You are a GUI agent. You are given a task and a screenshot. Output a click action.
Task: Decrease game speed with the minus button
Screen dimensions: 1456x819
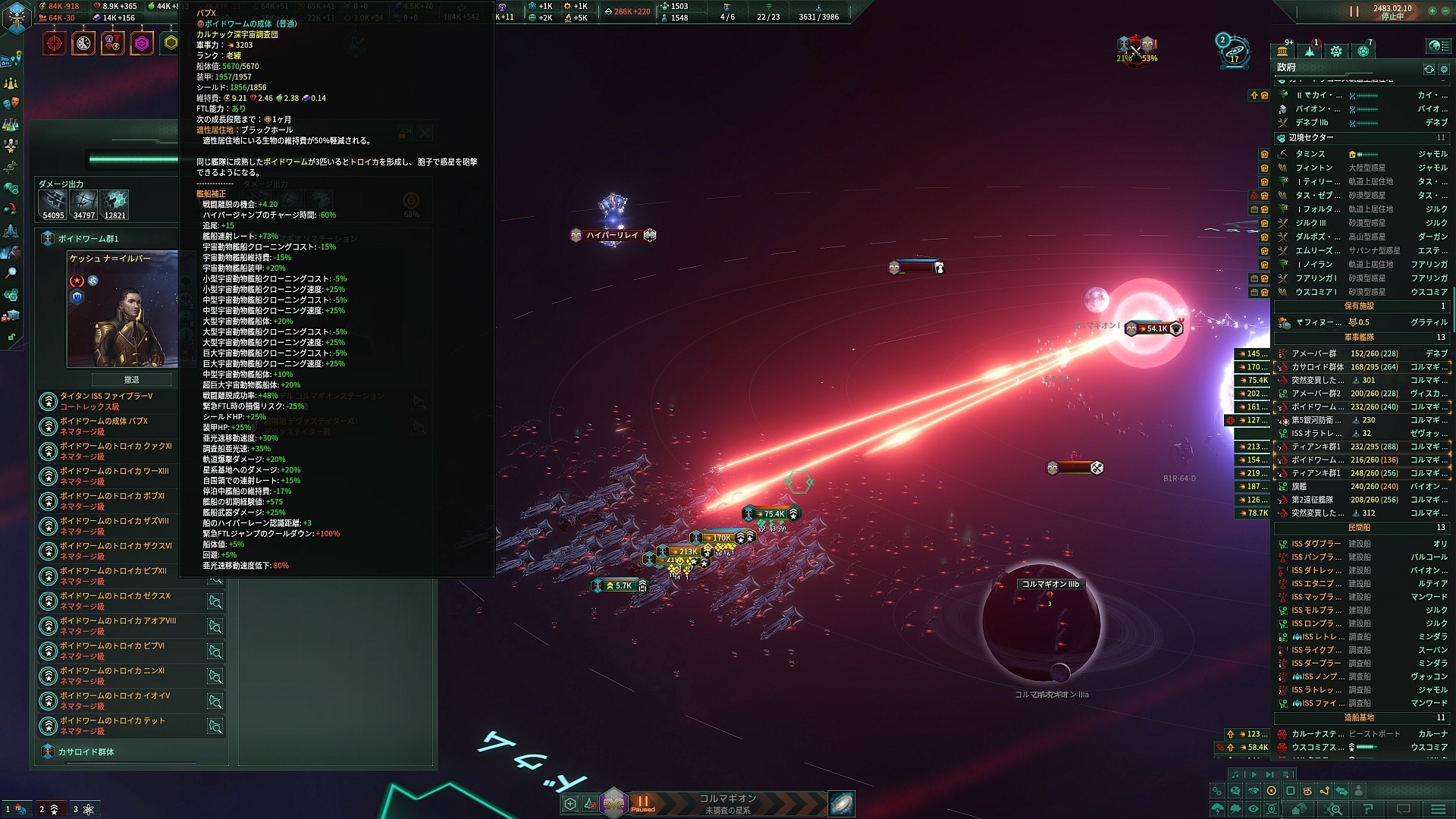point(1445,11)
